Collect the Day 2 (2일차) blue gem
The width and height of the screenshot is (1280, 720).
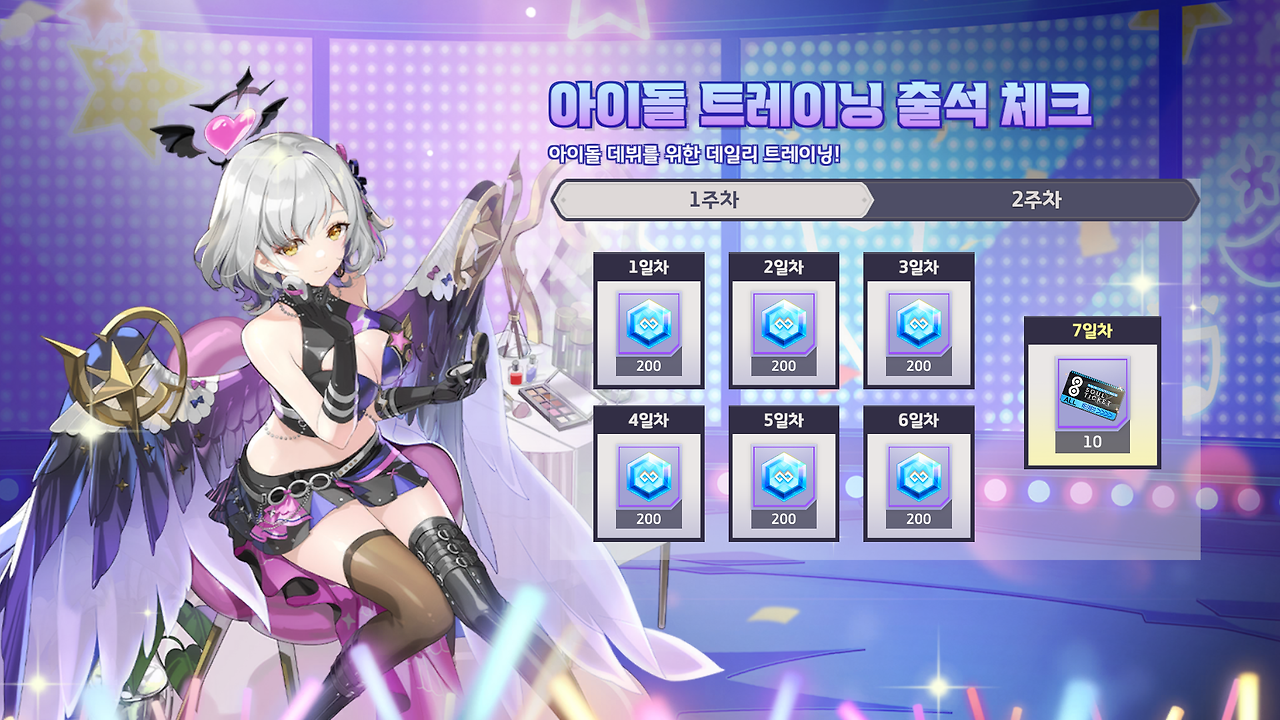[782, 324]
